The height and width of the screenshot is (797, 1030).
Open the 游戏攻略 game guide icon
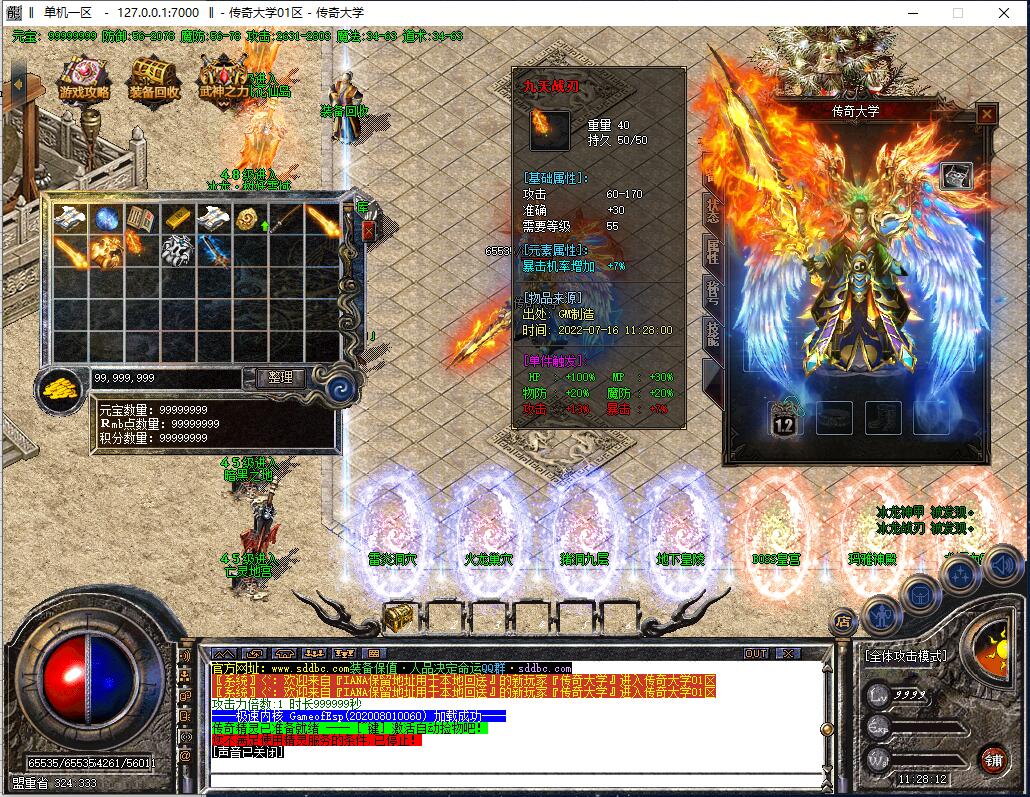pos(85,77)
